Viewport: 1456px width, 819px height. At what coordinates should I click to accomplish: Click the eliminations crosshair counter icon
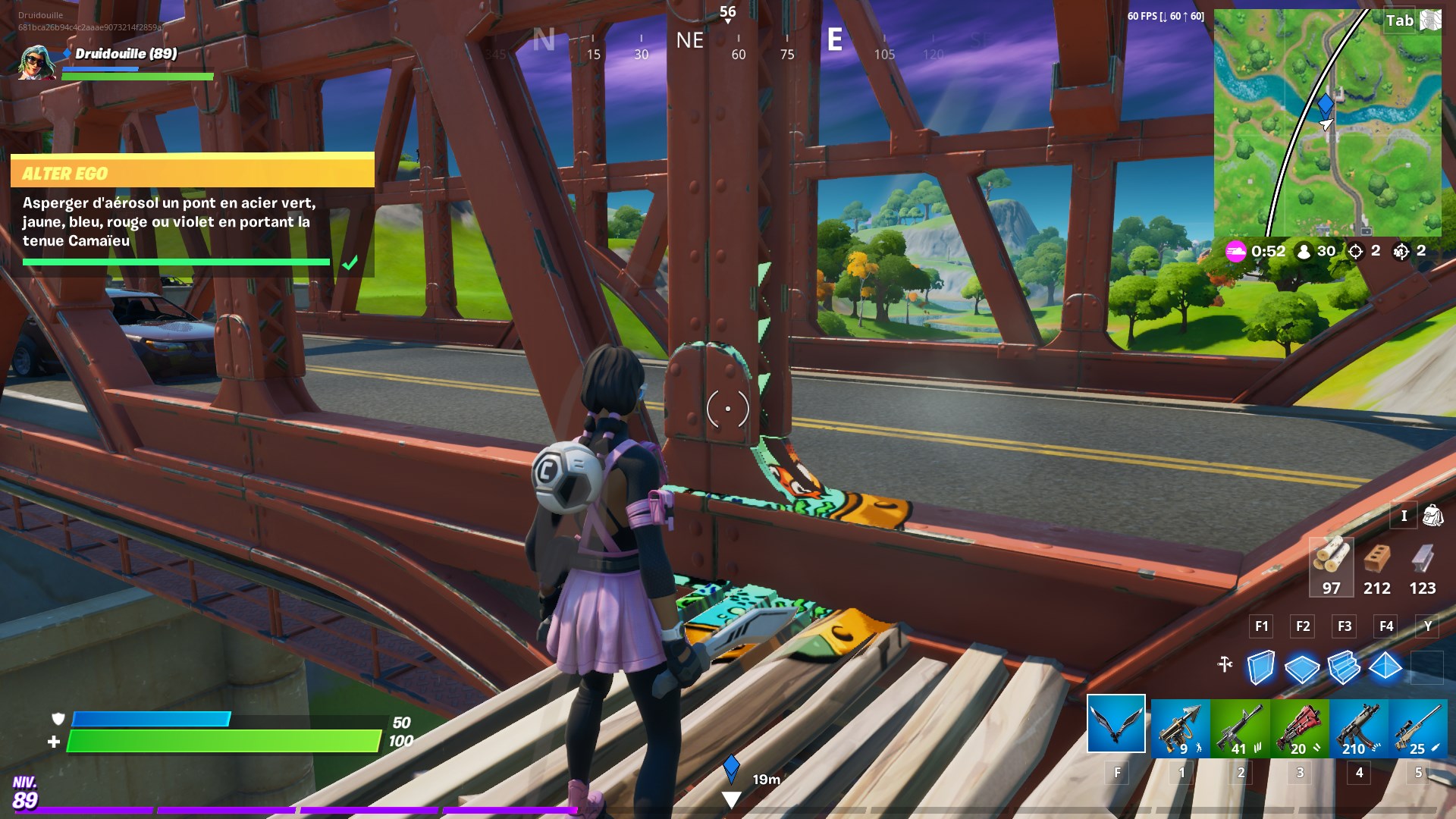click(1357, 251)
